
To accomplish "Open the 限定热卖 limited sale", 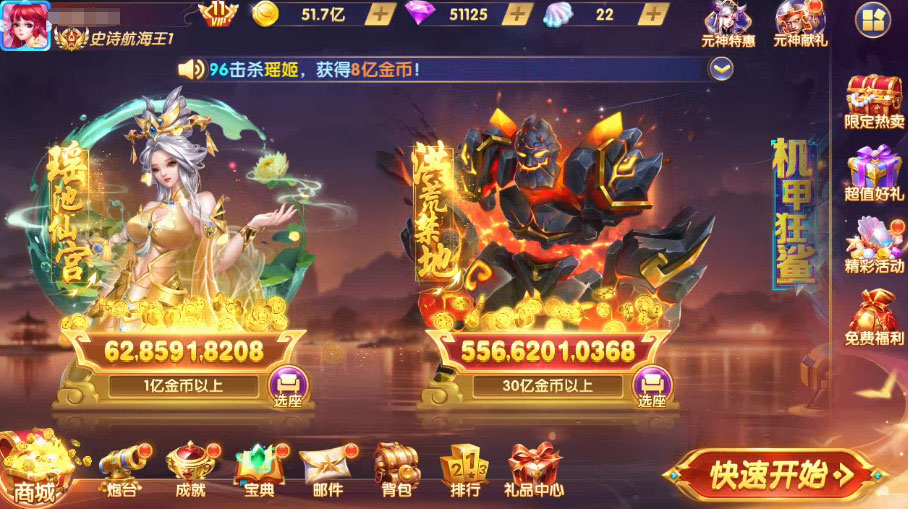I will (873, 102).
